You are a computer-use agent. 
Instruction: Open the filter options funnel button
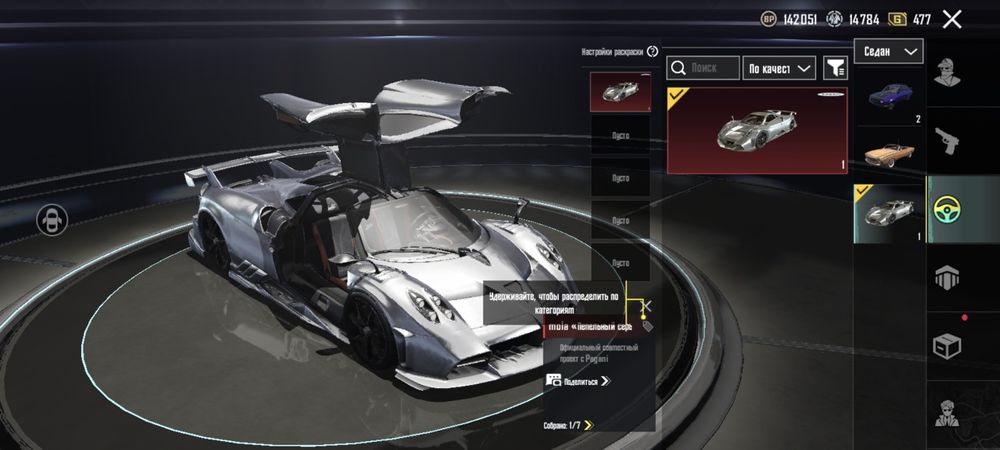834,68
